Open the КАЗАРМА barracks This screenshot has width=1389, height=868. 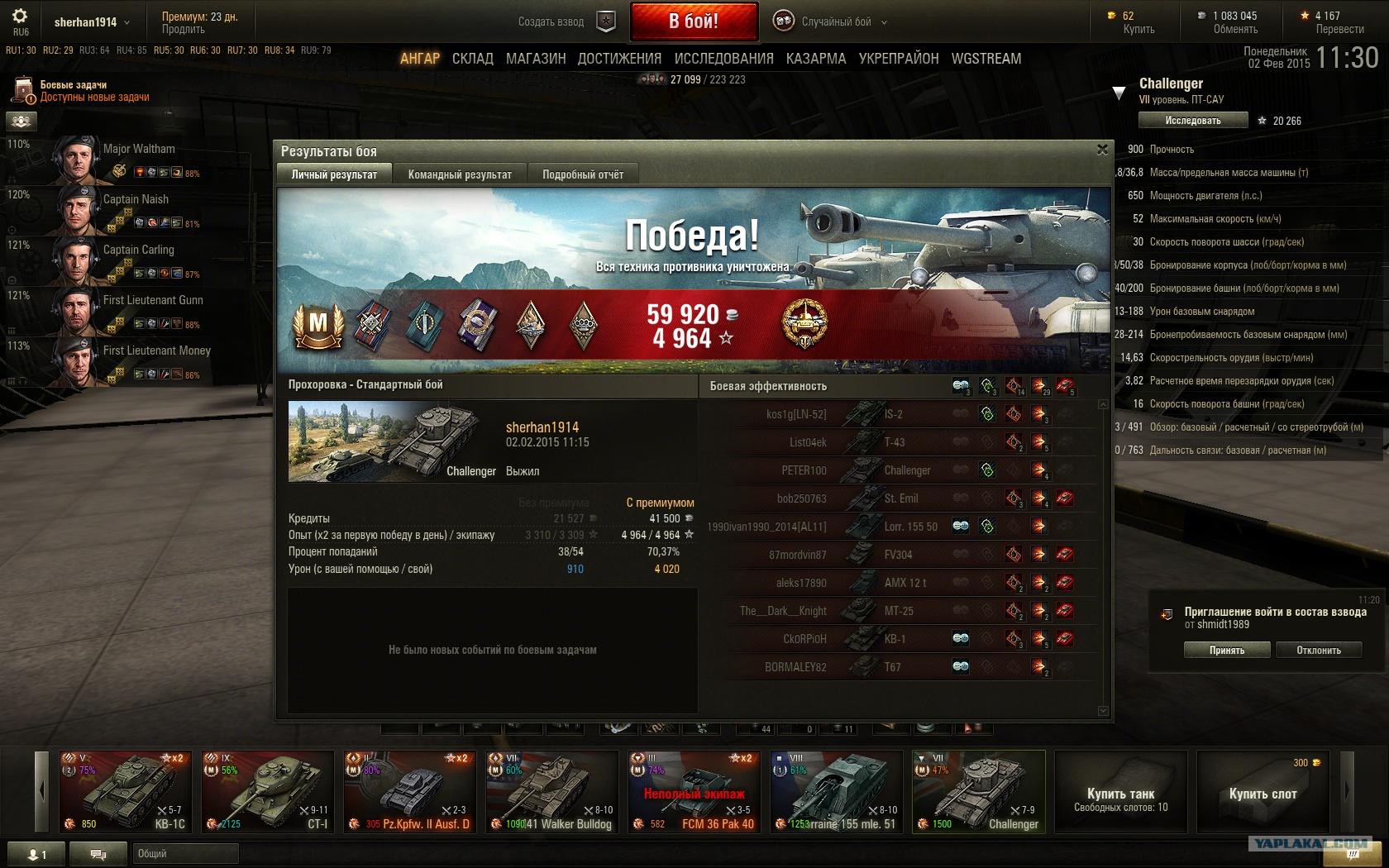coord(815,59)
